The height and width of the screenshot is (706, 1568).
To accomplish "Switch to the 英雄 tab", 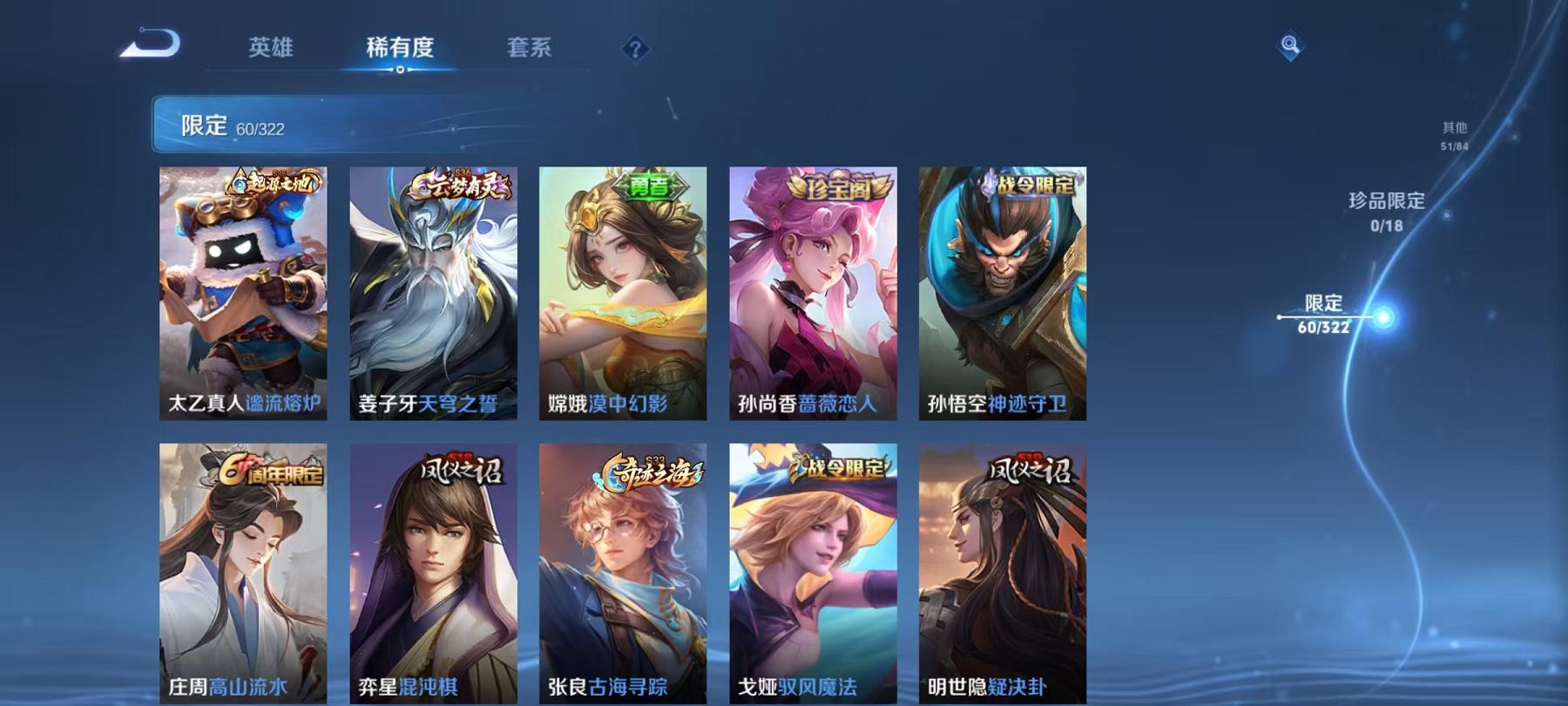I will point(271,50).
